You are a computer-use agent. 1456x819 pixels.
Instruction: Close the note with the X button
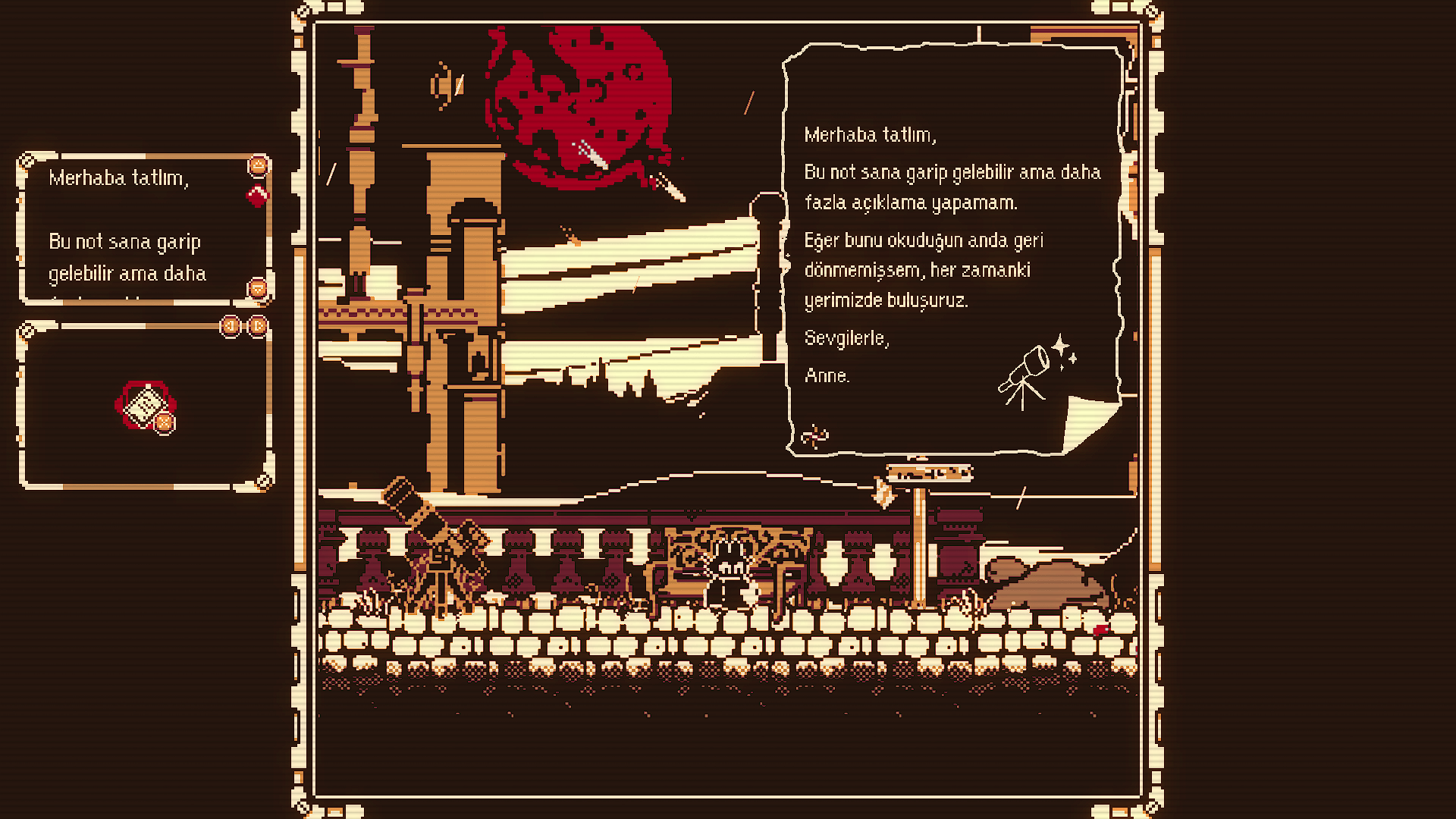click(164, 423)
